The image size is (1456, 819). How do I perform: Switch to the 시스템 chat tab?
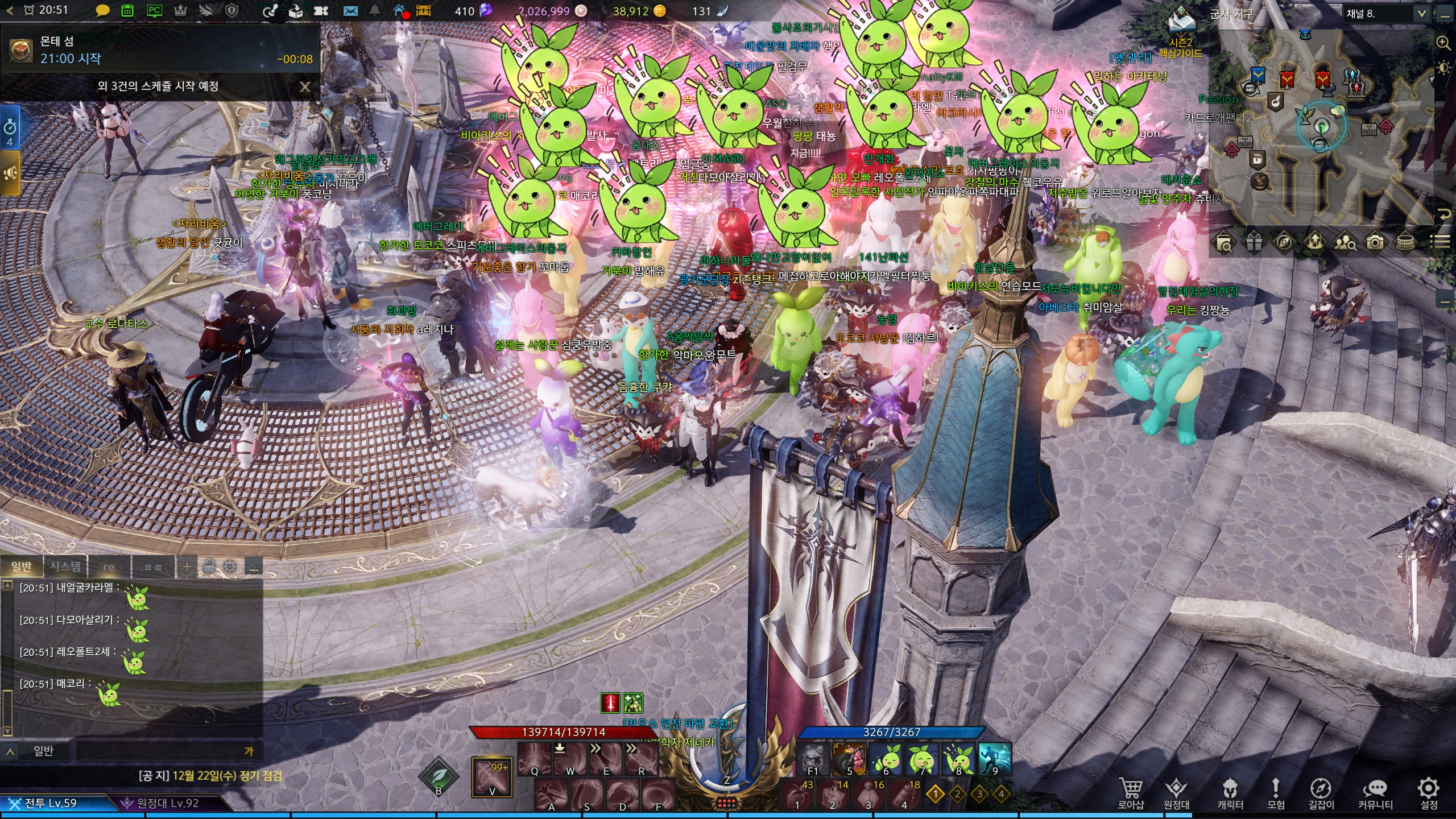click(x=65, y=566)
